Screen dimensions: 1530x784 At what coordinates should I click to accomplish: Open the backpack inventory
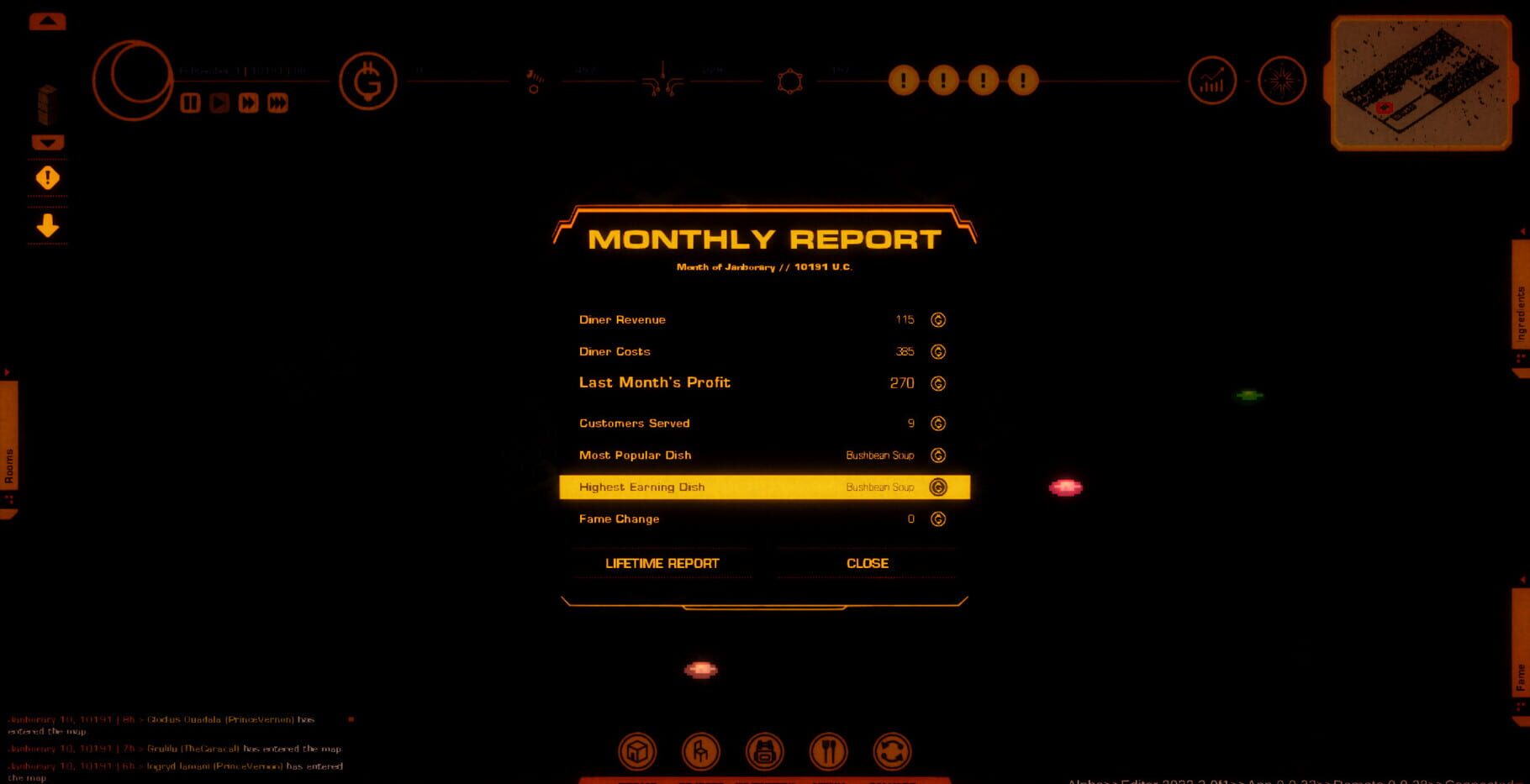pyautogui.click(x=765, y=751)
